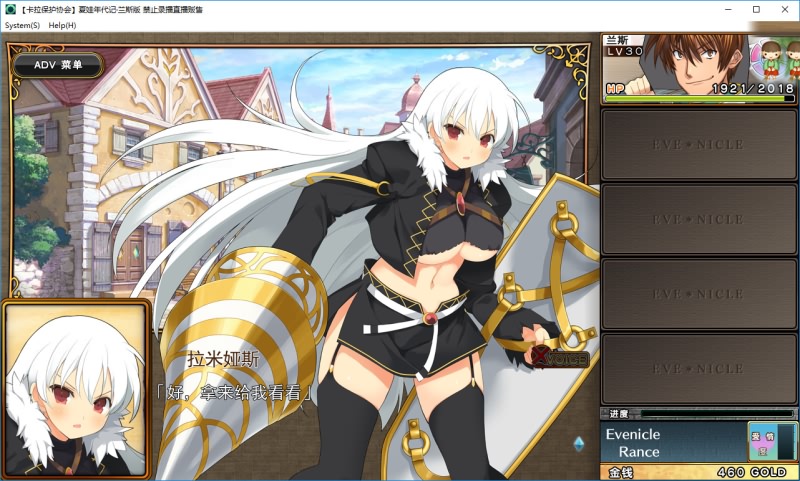Open the System(S) menu
Viewport: 800px width, 481px height.
point(22,25)
